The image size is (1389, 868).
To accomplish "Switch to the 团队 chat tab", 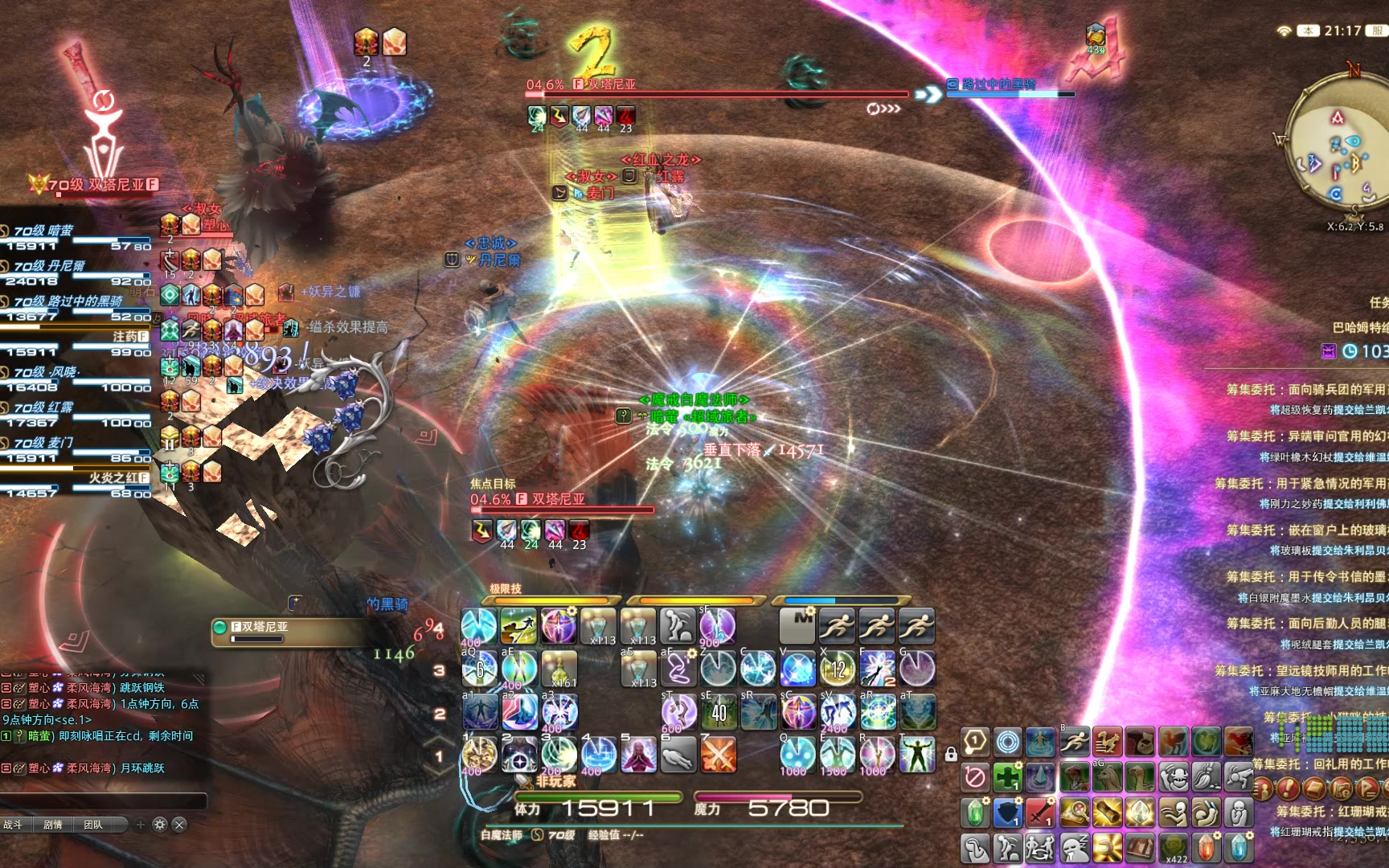I will (93, 825).
